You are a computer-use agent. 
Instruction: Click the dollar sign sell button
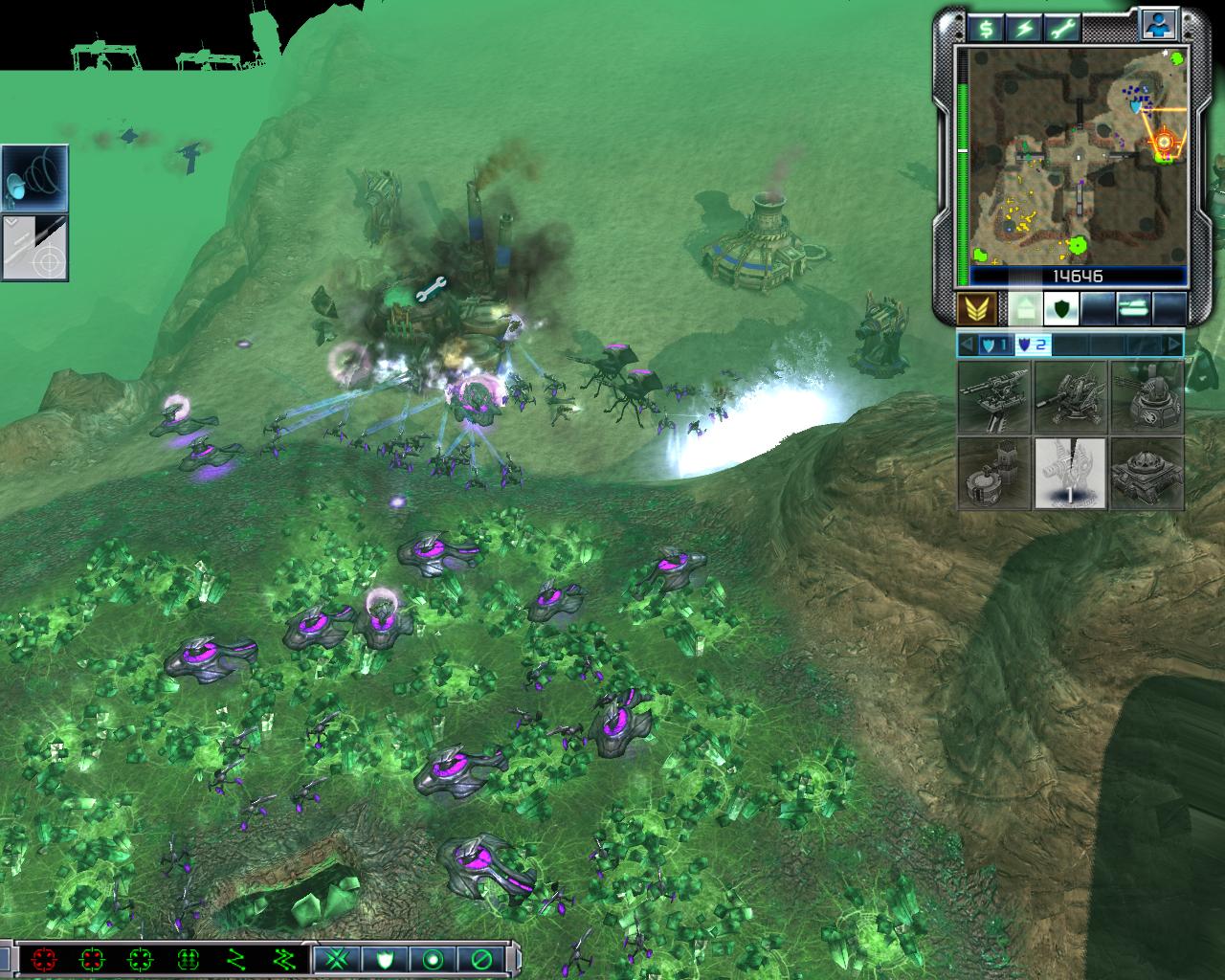coord(985,28)
